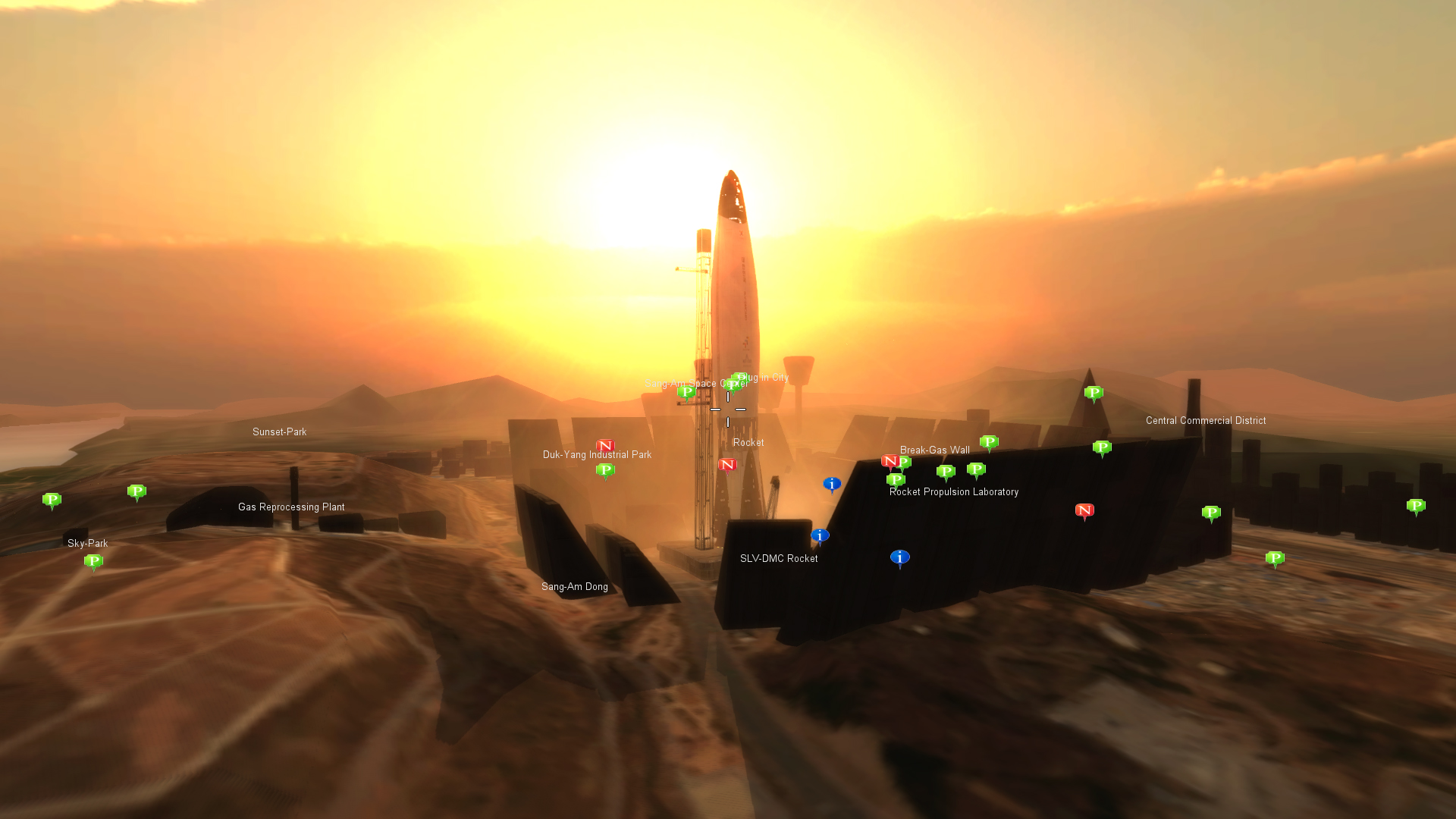Click the Gas Reprocessing Plant label
The height and width of the screenshot is (819, 1456).
[291, 507]
